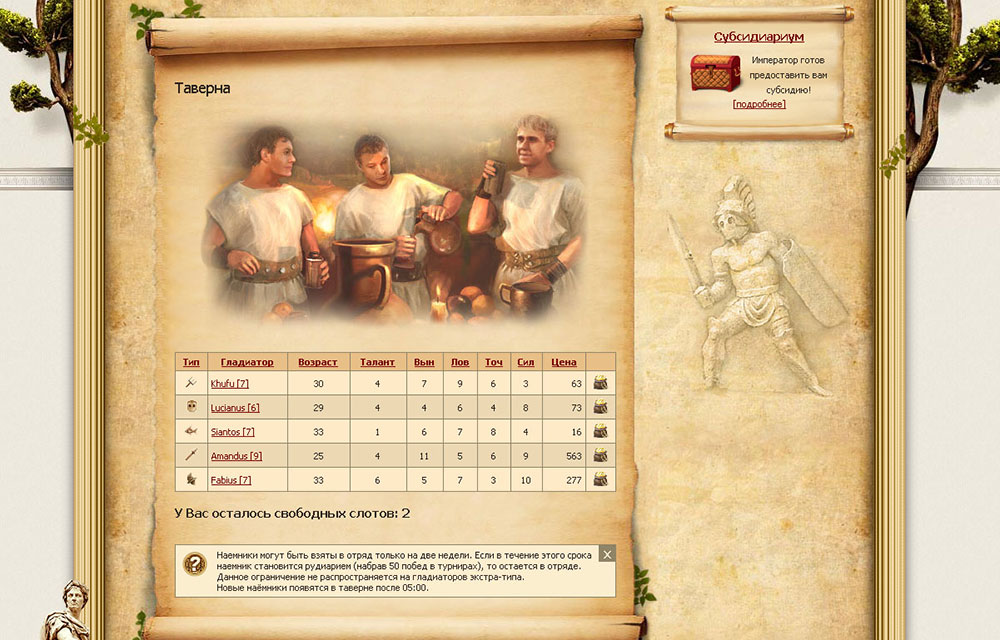Hire Fabius with the gold bag icon
This screenshot has width=1000, height=640.
(600, 480)
